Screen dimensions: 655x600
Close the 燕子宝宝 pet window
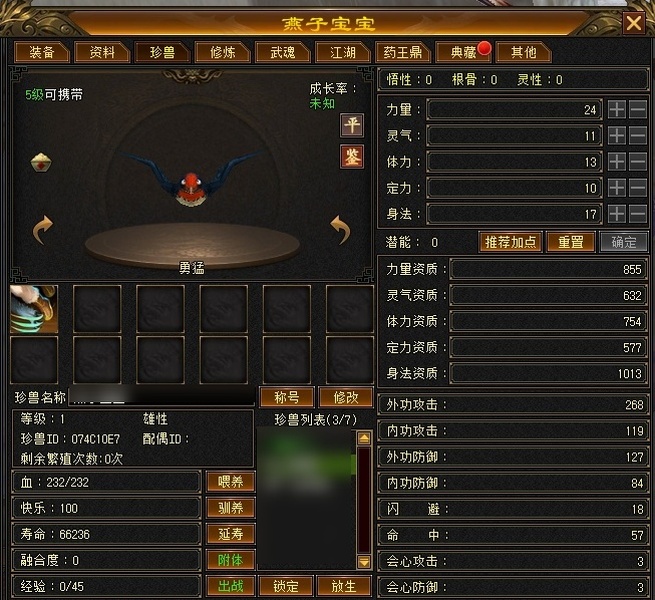(633, 23)
